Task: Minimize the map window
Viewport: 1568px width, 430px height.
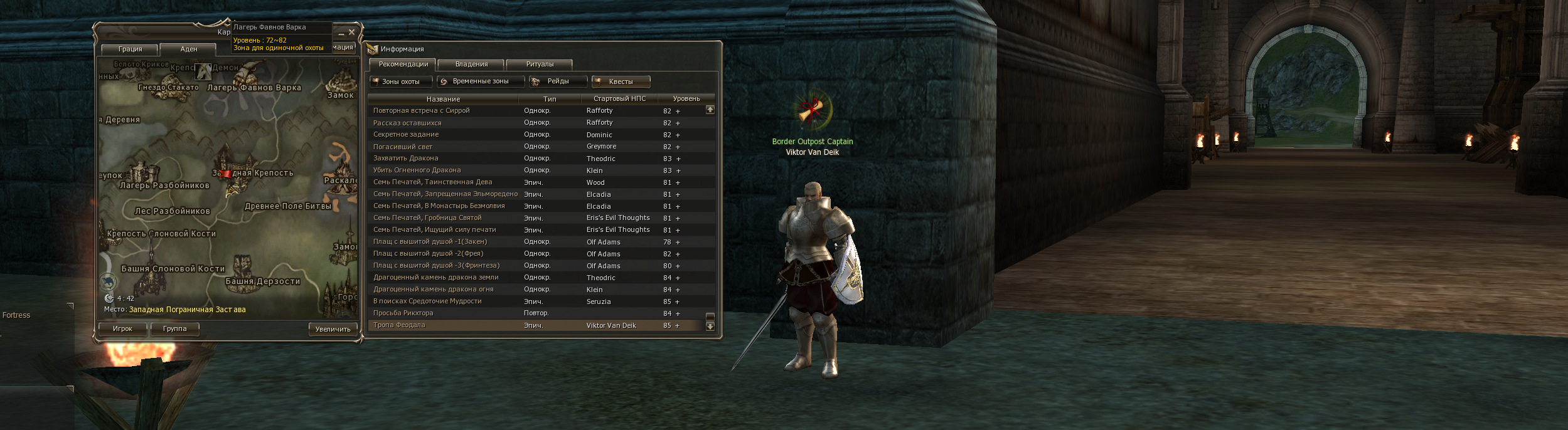Action: pyautogui.click(x=341, y=33)
